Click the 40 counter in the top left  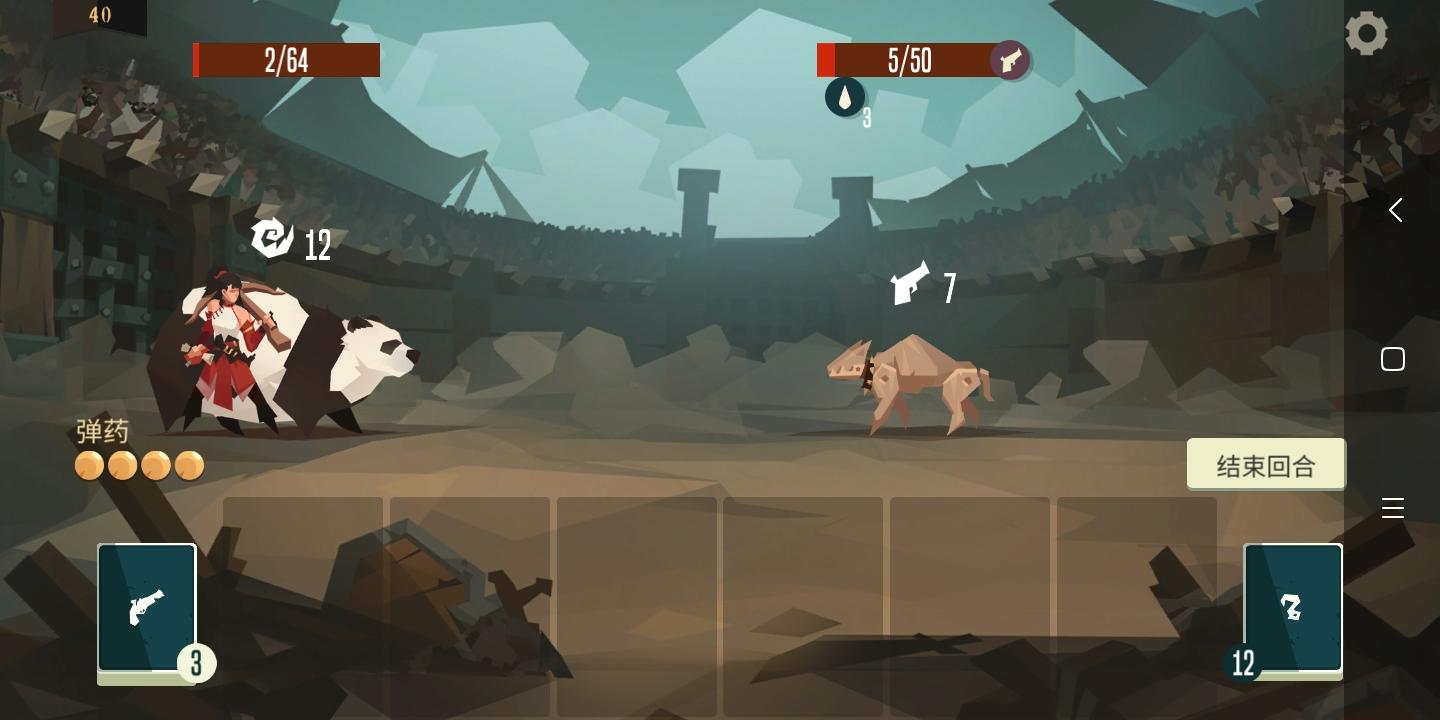tap(99, 16)
